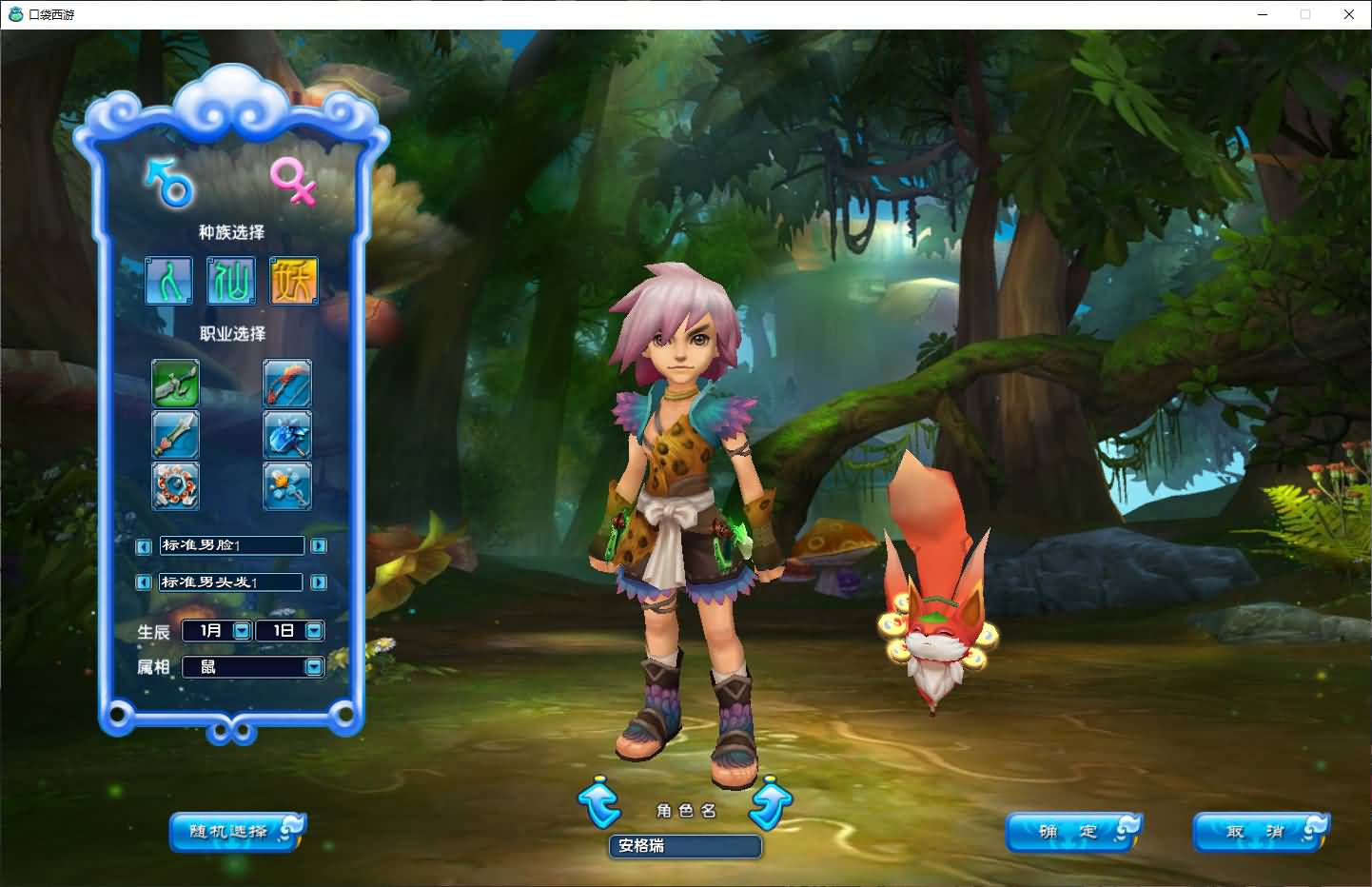Pick the sword class icon
The width and height of the screenshot is (1372, 887).
pyautogui.click(x=176, y=434)
